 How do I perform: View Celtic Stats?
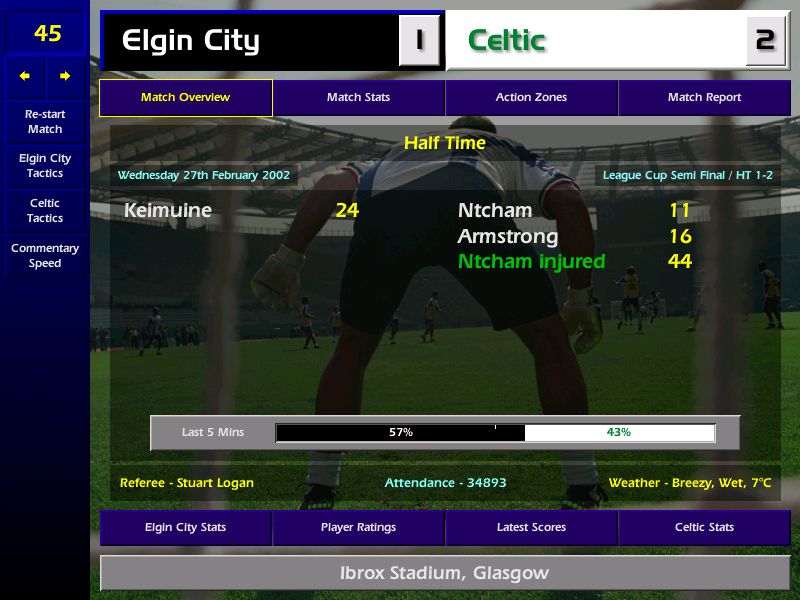704,527
